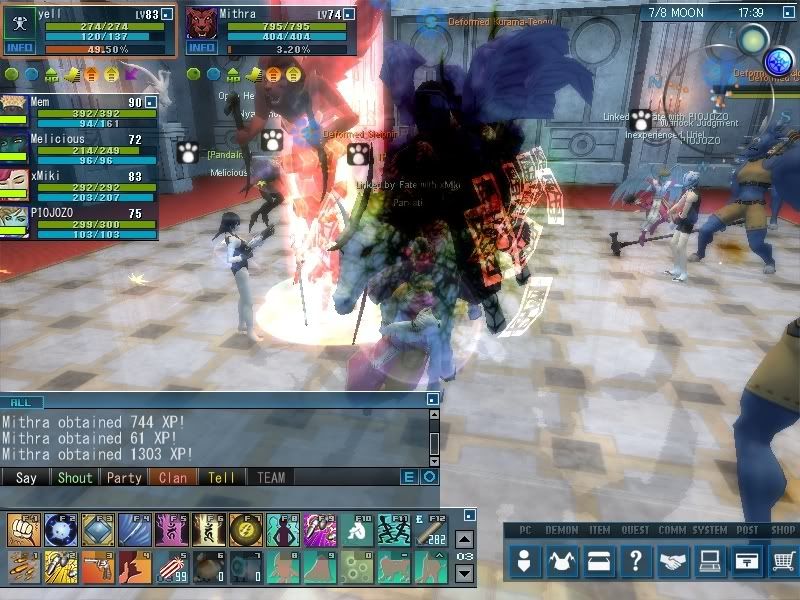The height and width of the screenshot is (600, 800).
Task: Select party member xMiki
Action: coord(48,176)
